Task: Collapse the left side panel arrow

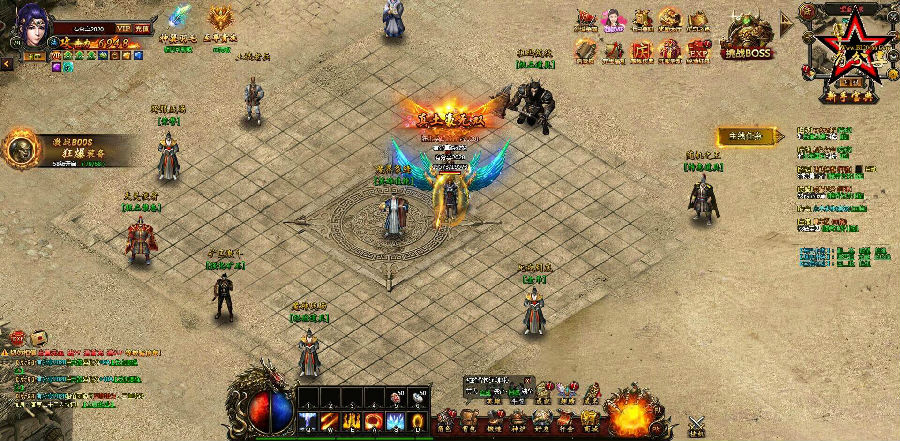Action: point(6,63)
